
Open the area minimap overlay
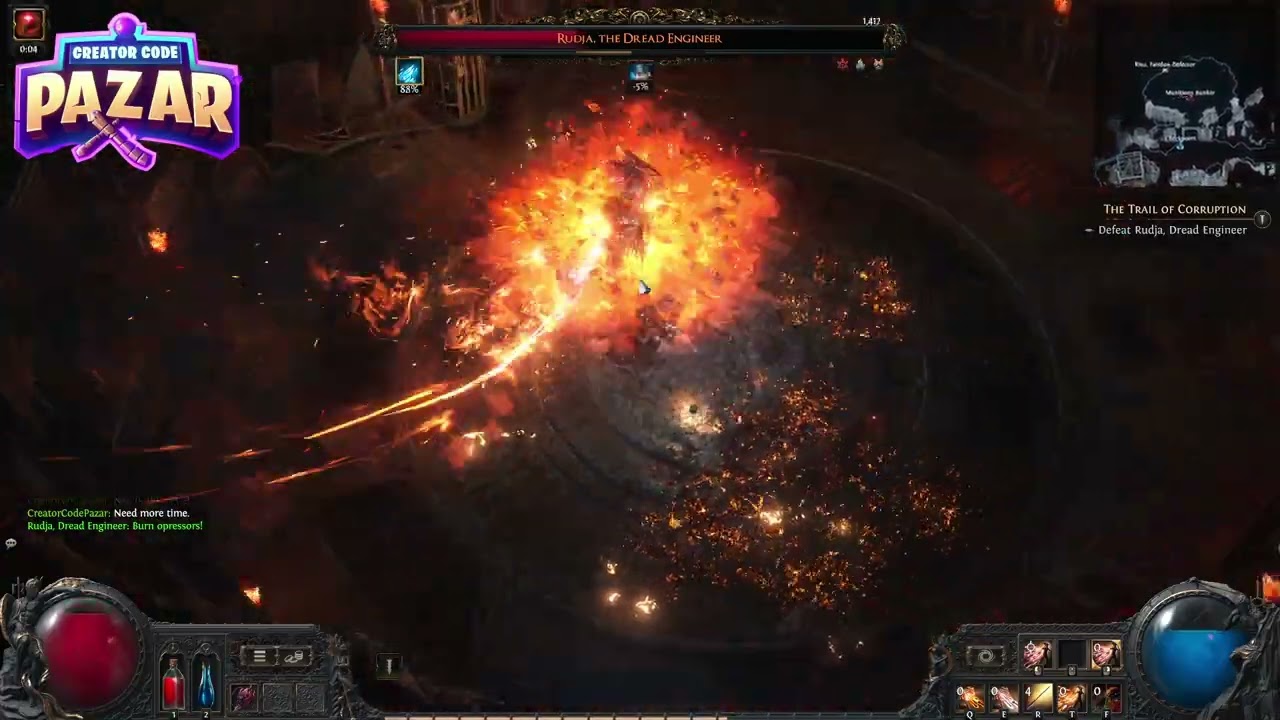click(1185, 122)
